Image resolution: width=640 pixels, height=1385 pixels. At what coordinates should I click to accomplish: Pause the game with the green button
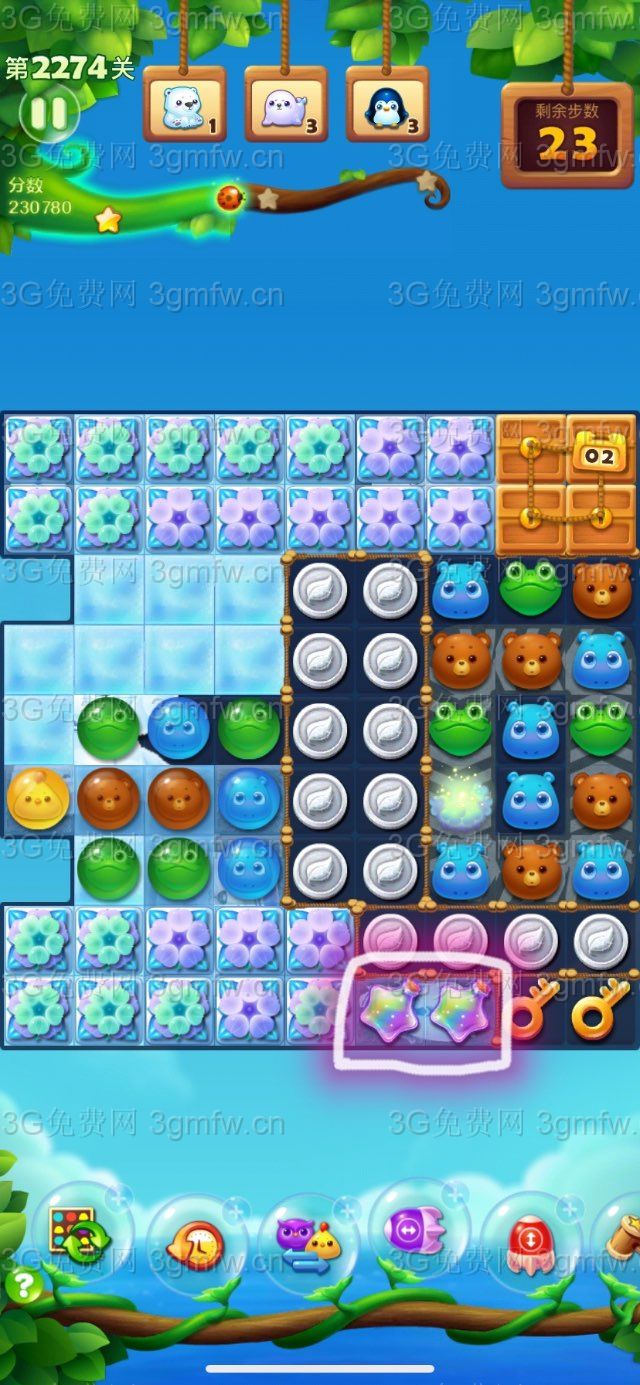pyautogui.click(x=47, y=113)
